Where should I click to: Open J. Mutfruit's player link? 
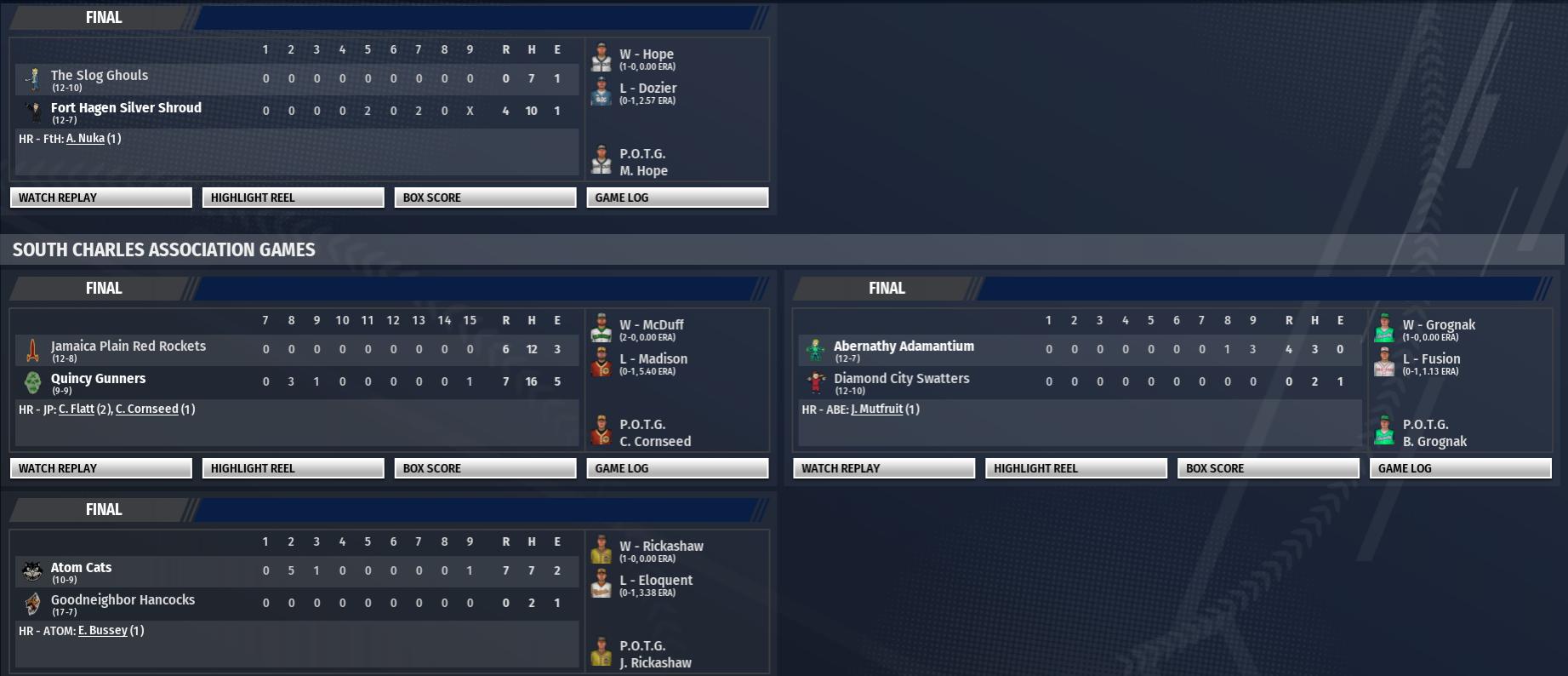point(876,410)
